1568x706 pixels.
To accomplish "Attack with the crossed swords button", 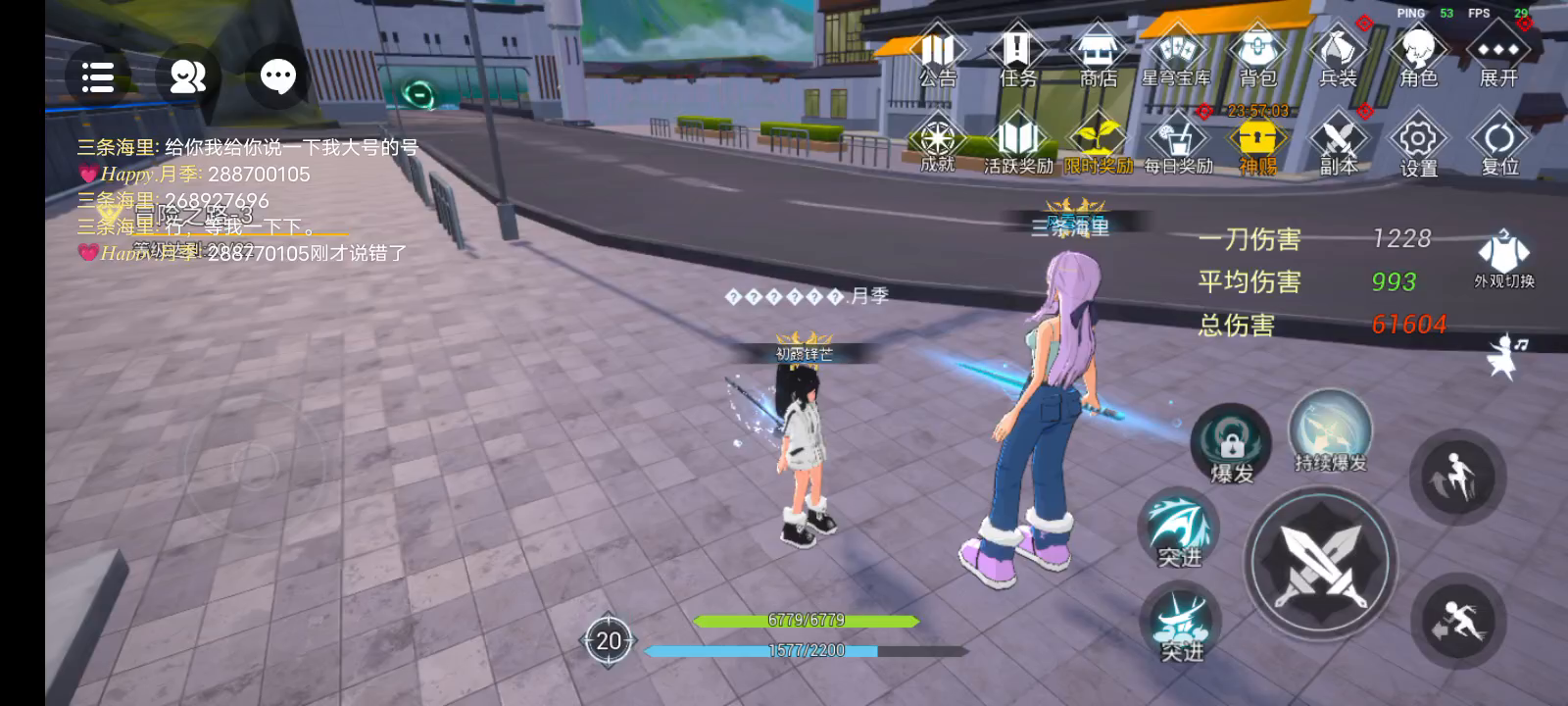I will coord(1319,563).
